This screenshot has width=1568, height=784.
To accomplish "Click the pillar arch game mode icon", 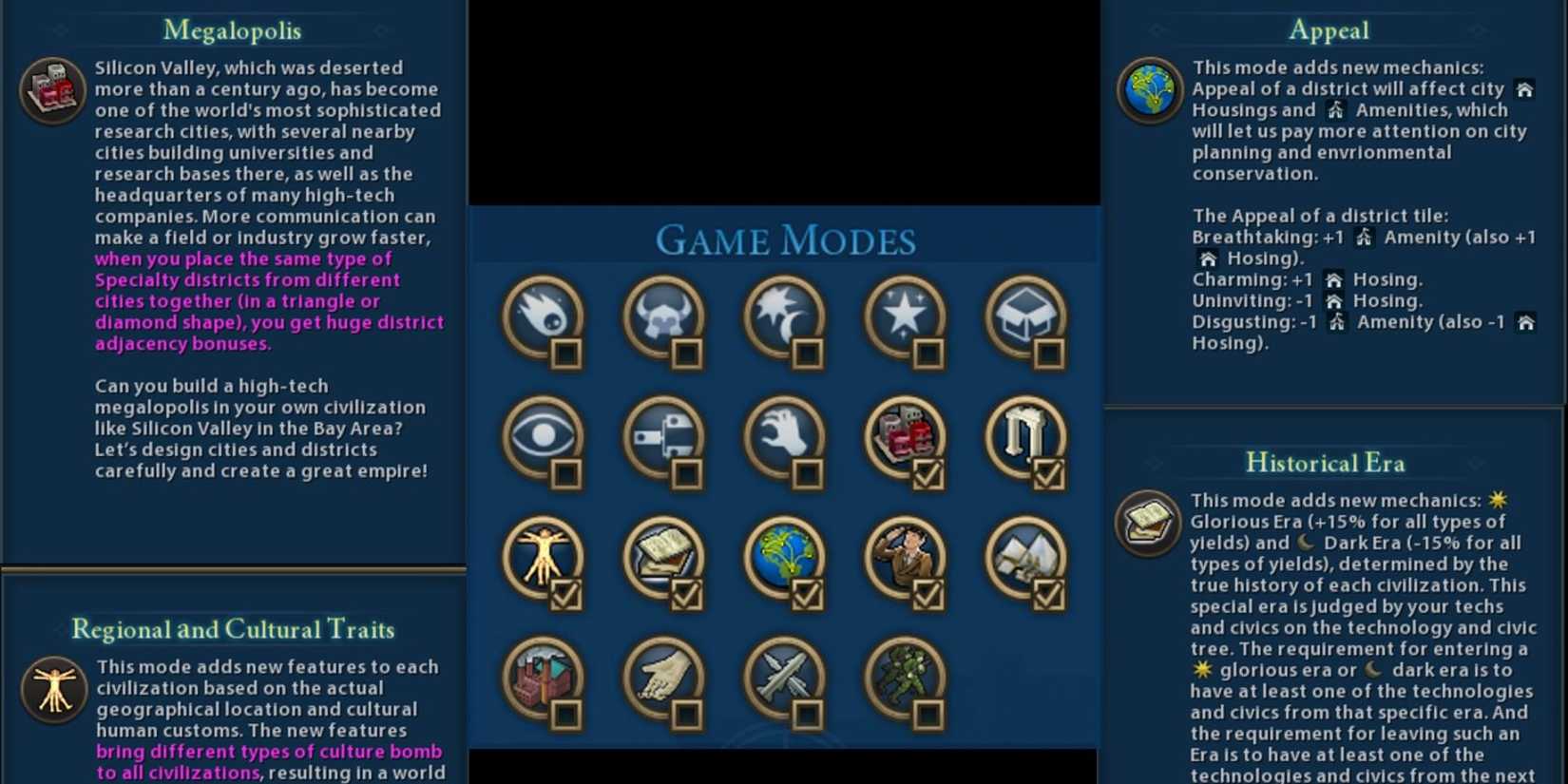I will point(1024,440).
